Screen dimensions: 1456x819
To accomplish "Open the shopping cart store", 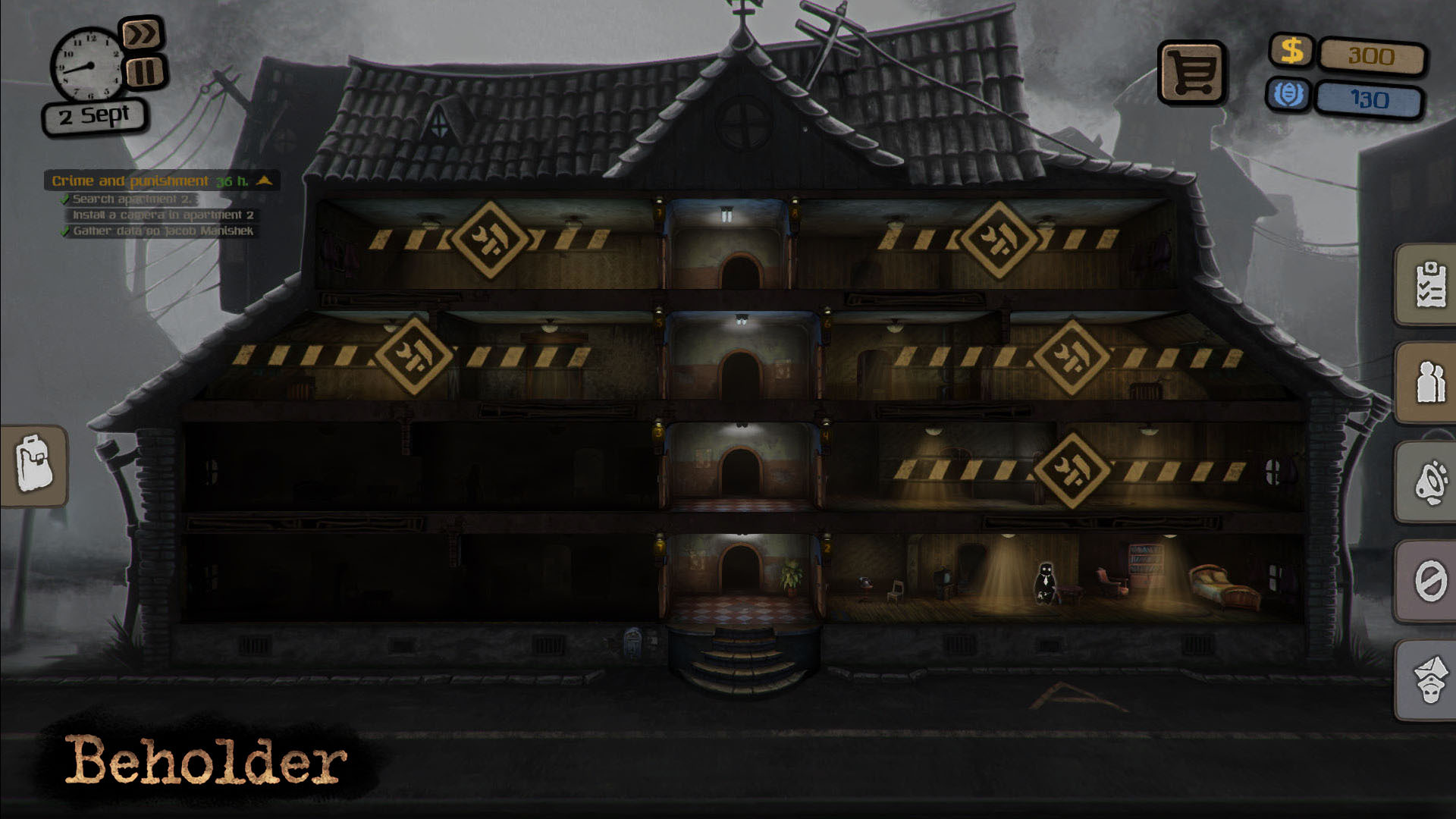I will [1193, 71].
